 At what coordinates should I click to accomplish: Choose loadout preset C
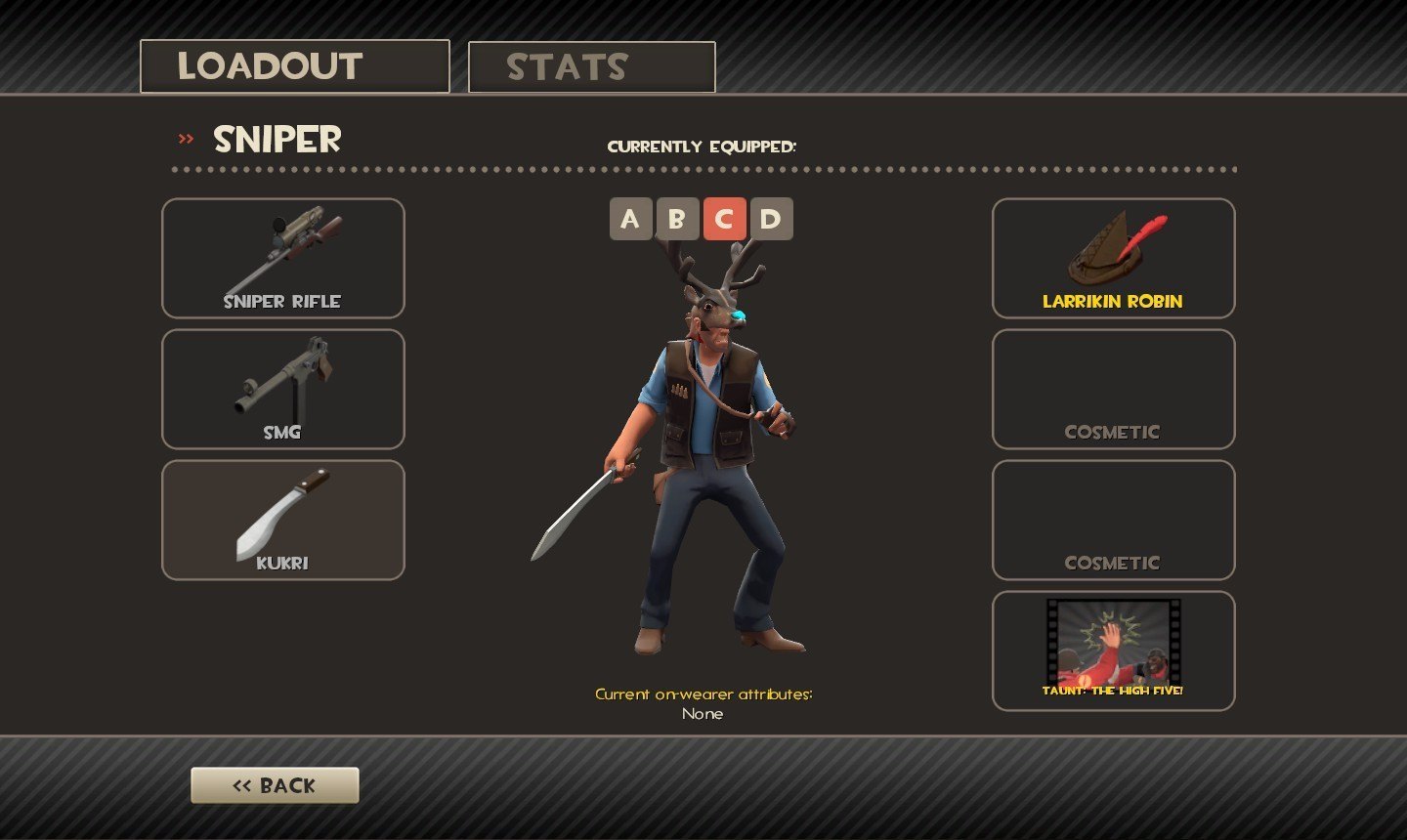pyautogui.click(x=724, y=219)
